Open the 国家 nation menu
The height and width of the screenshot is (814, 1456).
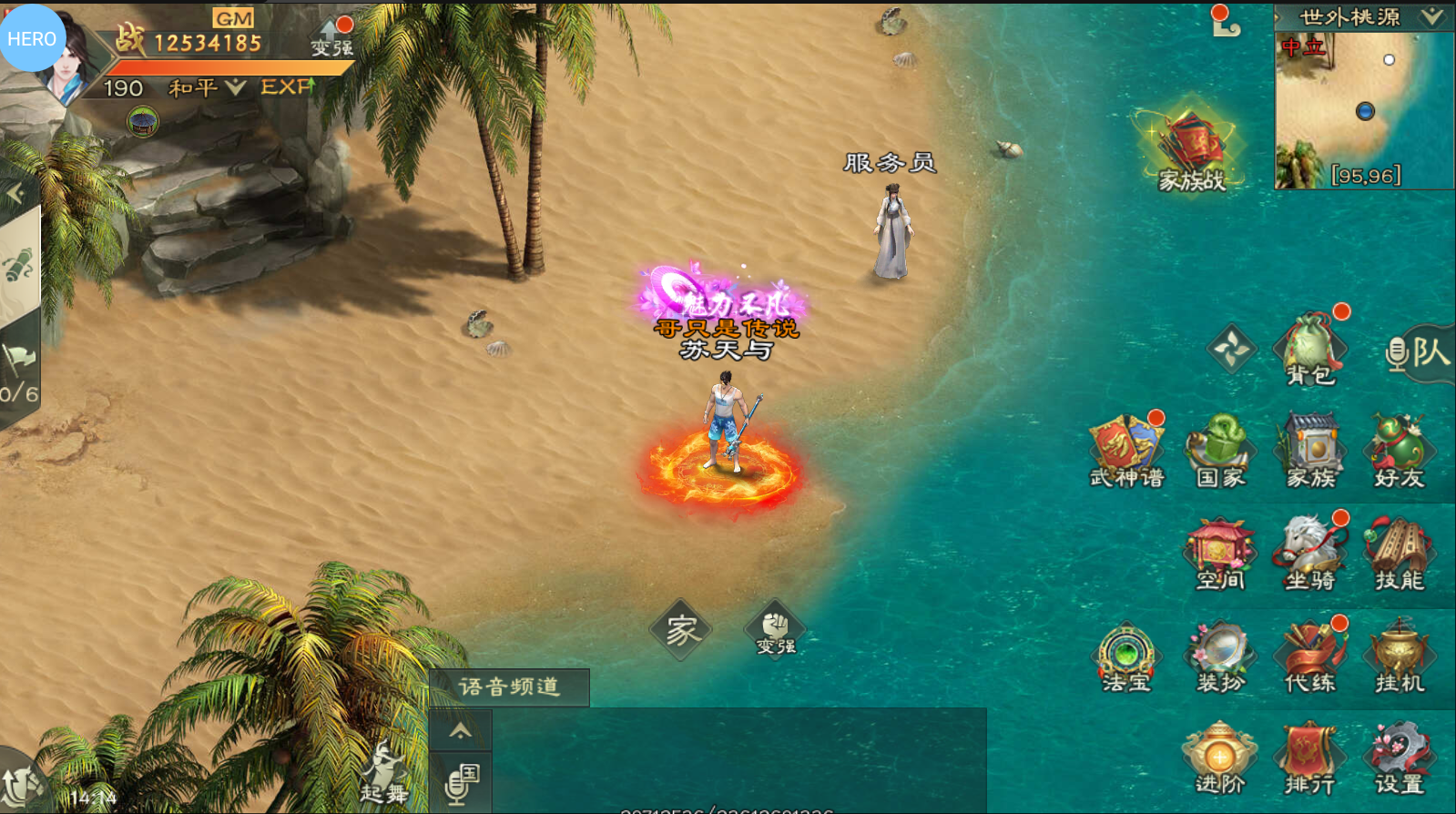[x=1220, y=452]
